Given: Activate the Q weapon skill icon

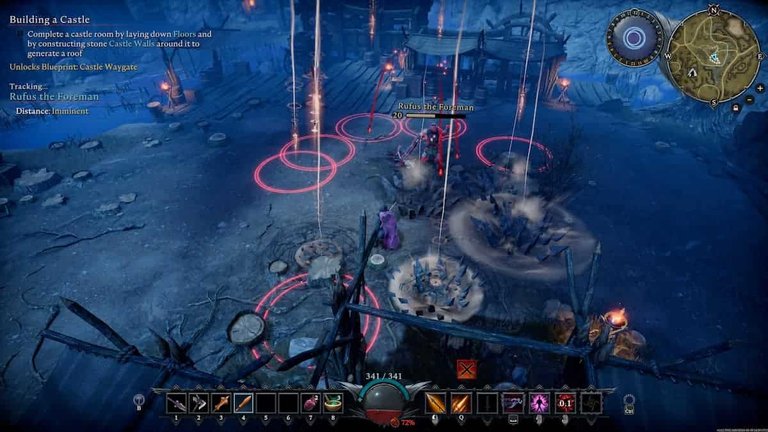Looking at the screenshot, I should tap(459, 402).
